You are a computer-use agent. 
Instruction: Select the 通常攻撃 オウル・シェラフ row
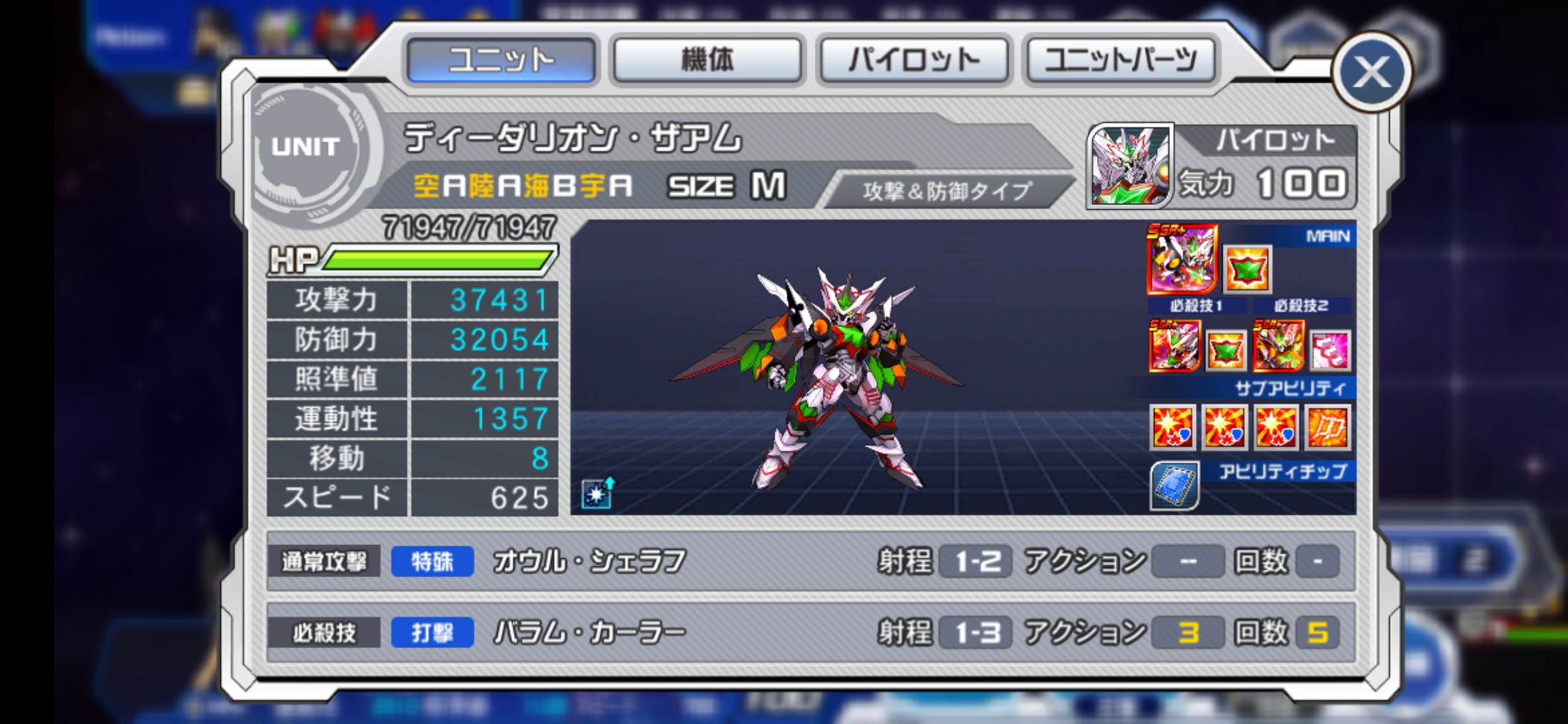click(x=811, y=561)
